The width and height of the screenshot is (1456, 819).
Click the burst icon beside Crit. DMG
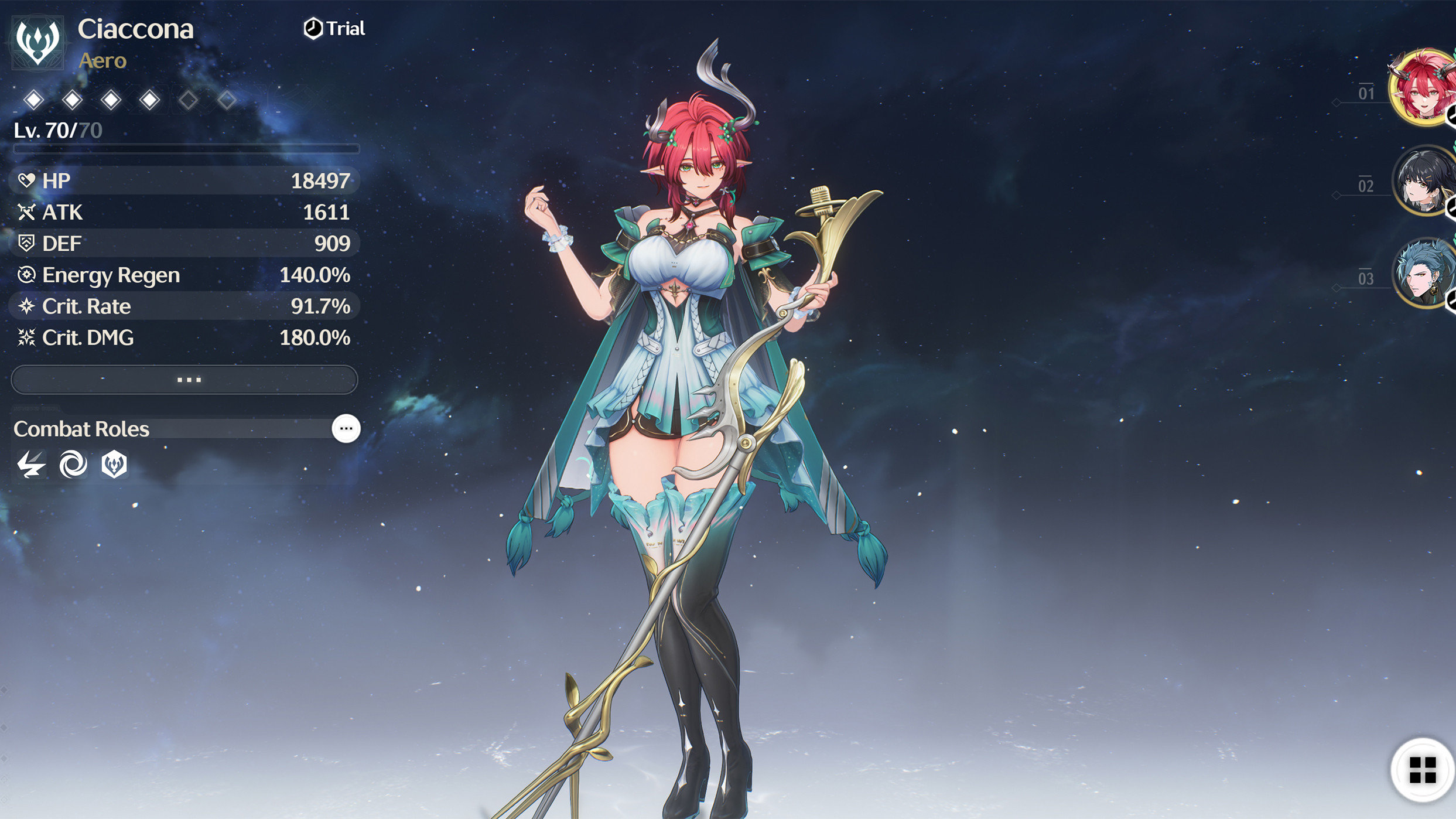click(x=26, y=337)
